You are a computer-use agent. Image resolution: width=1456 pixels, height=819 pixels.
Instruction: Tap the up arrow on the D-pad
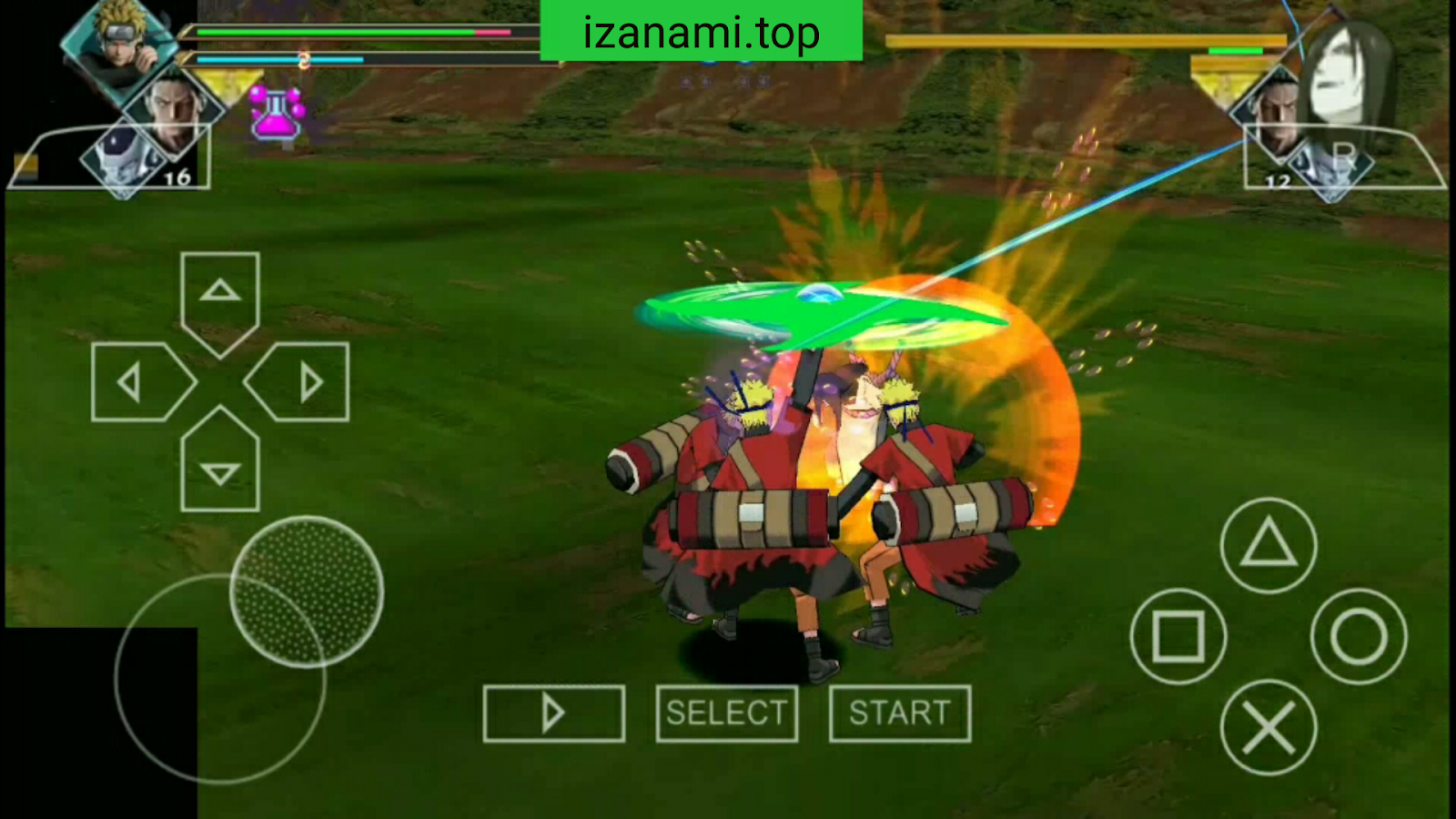(x=218, y=291)
